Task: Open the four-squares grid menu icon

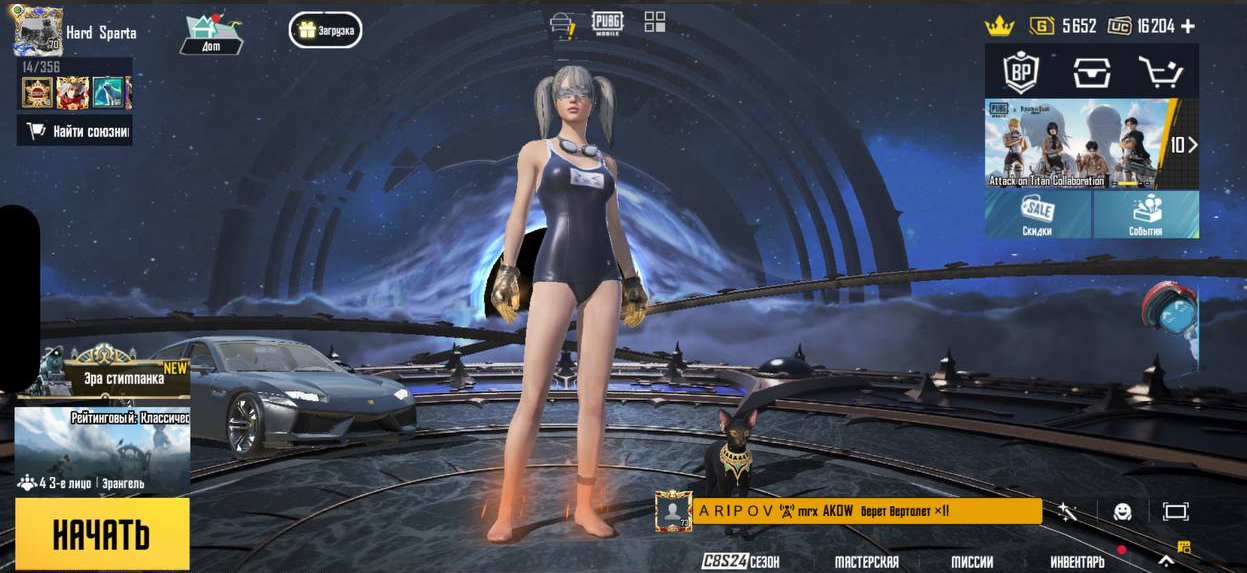Action: [x=655, y=22]
